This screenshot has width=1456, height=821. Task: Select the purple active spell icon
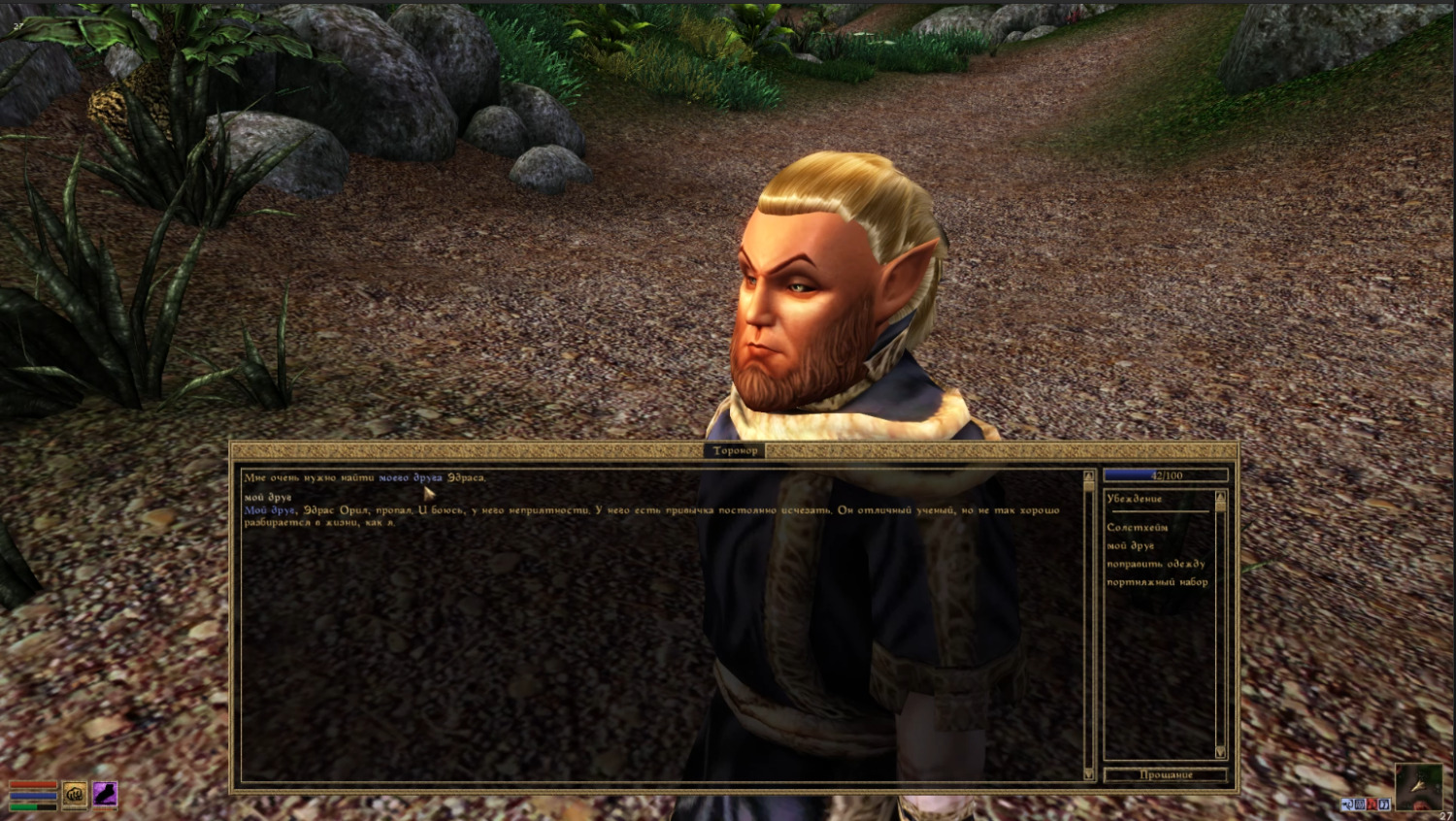[104, 795]
